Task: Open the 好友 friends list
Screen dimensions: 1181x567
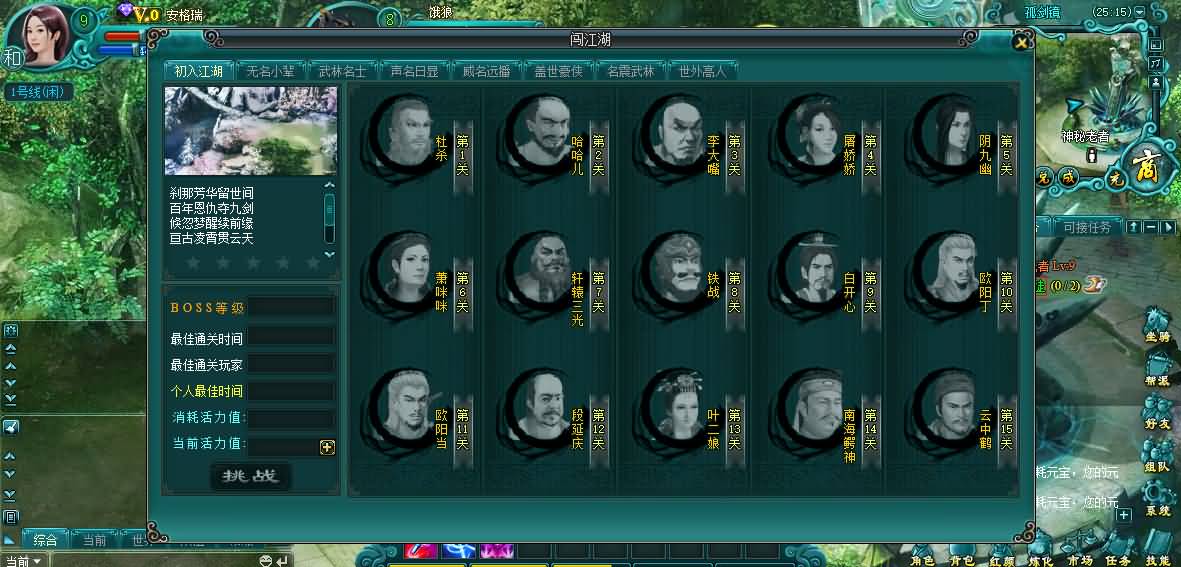Action: [x=1157, y=415]
